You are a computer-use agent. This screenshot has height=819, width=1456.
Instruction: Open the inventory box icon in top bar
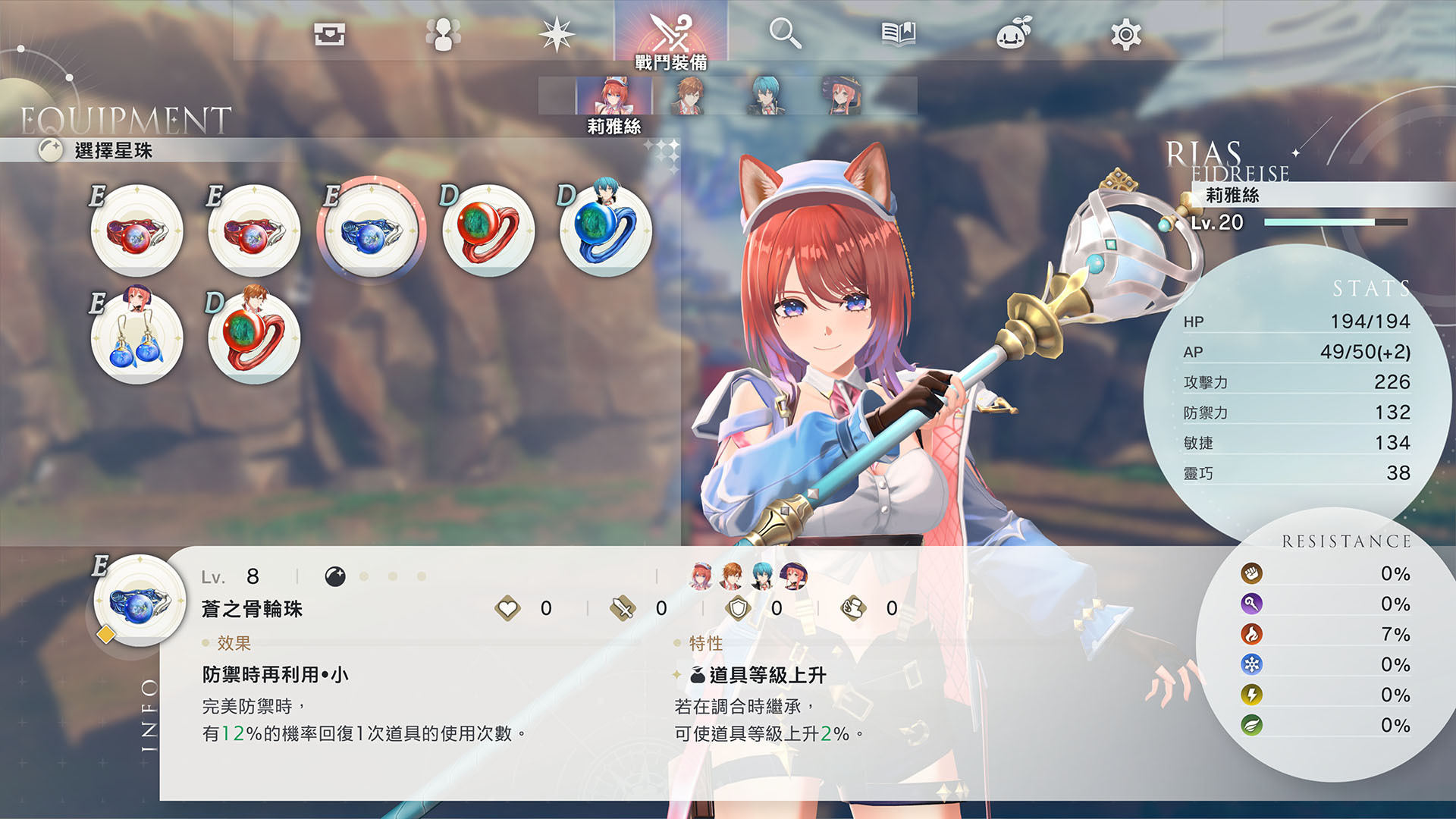click(x=331, y=32)
